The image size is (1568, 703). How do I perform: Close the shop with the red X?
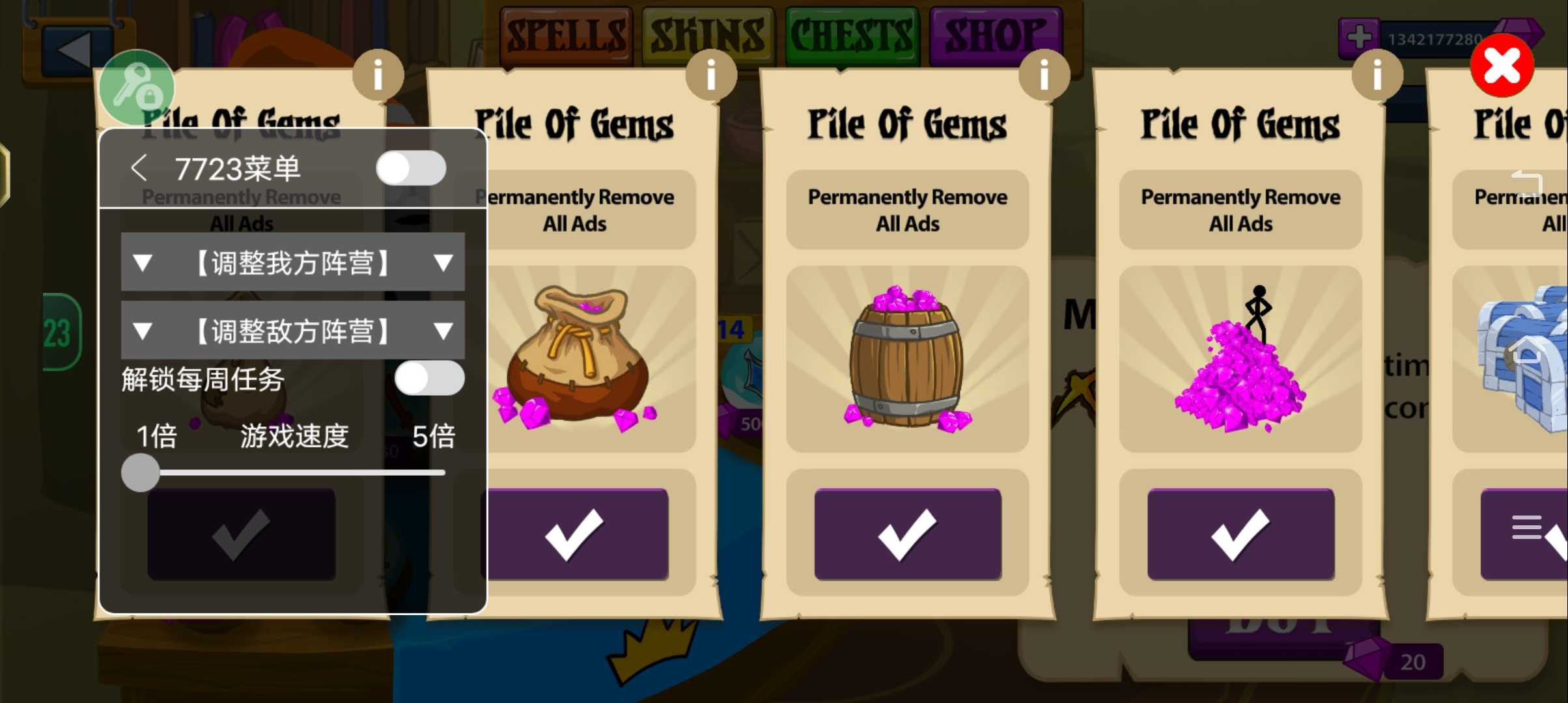(x=1502, y=66)
